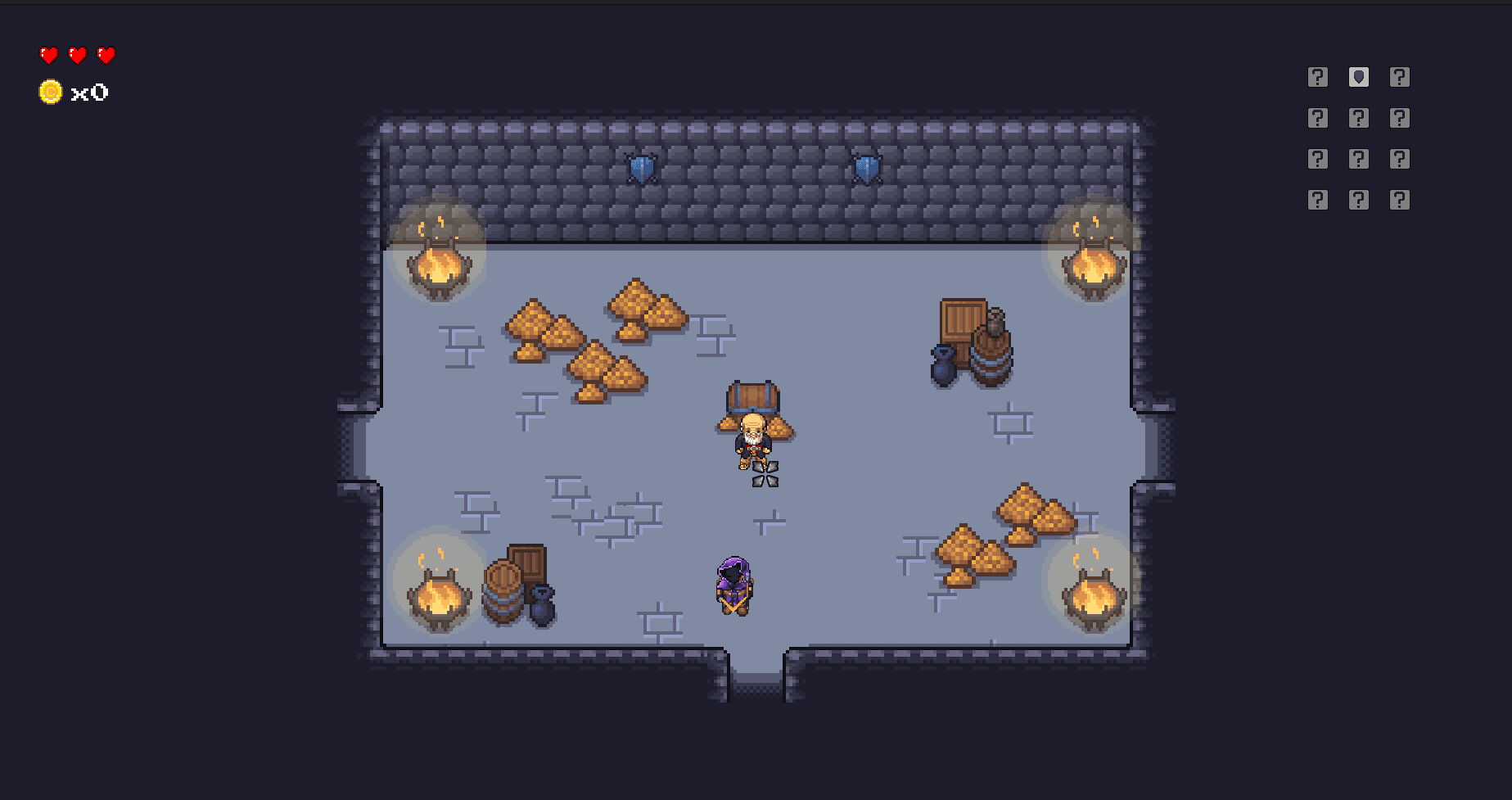The image size is (1512, 800).
Task: Select the unlocked shield item in inventory
Action: (1358, 76)
